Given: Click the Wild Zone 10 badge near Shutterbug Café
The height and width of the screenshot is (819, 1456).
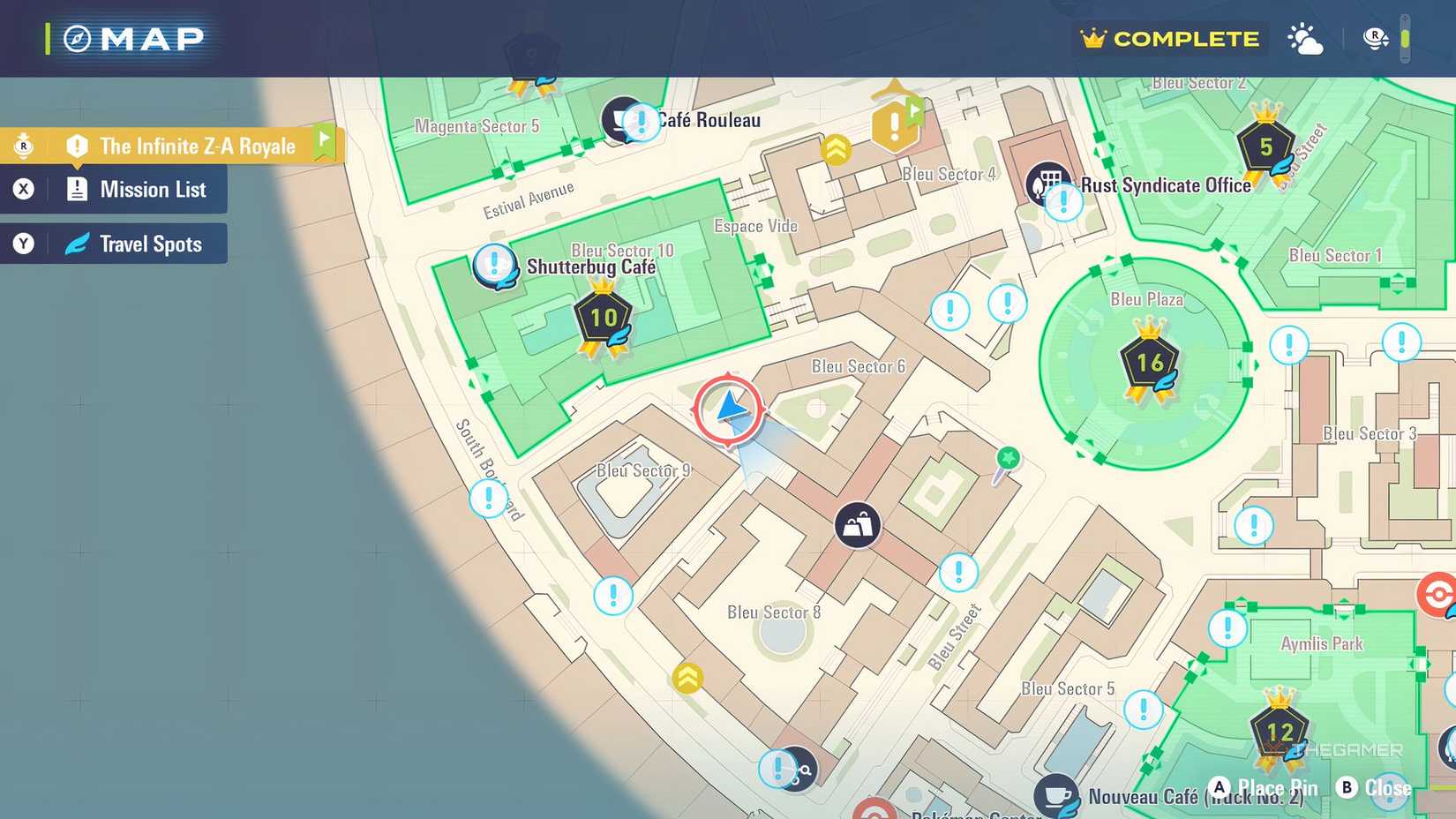Looking at the screenshot, I should tap(603, 318).
